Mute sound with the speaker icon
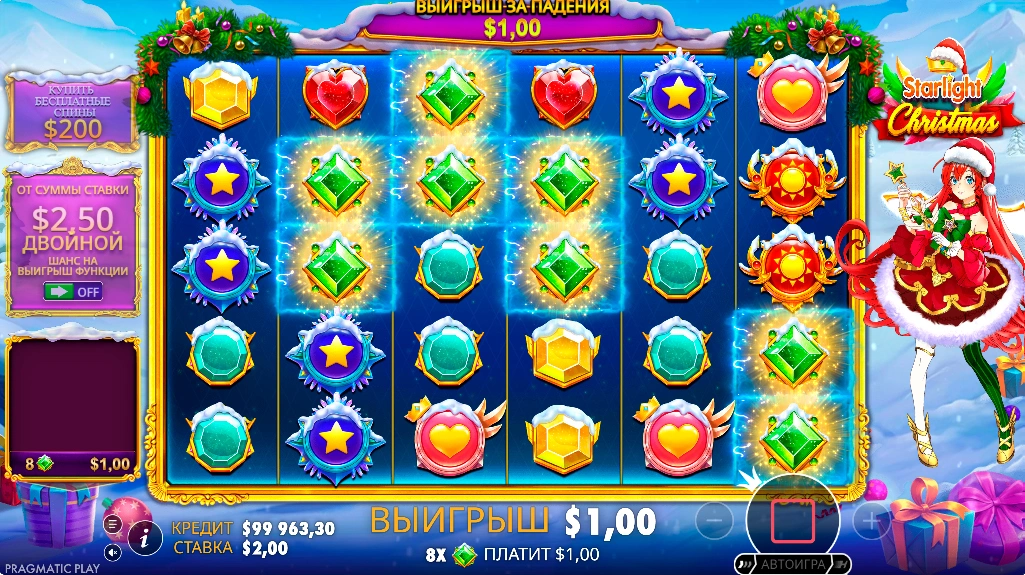Image resolution: width=1025 pixels, height=575 pixels. 112,551
